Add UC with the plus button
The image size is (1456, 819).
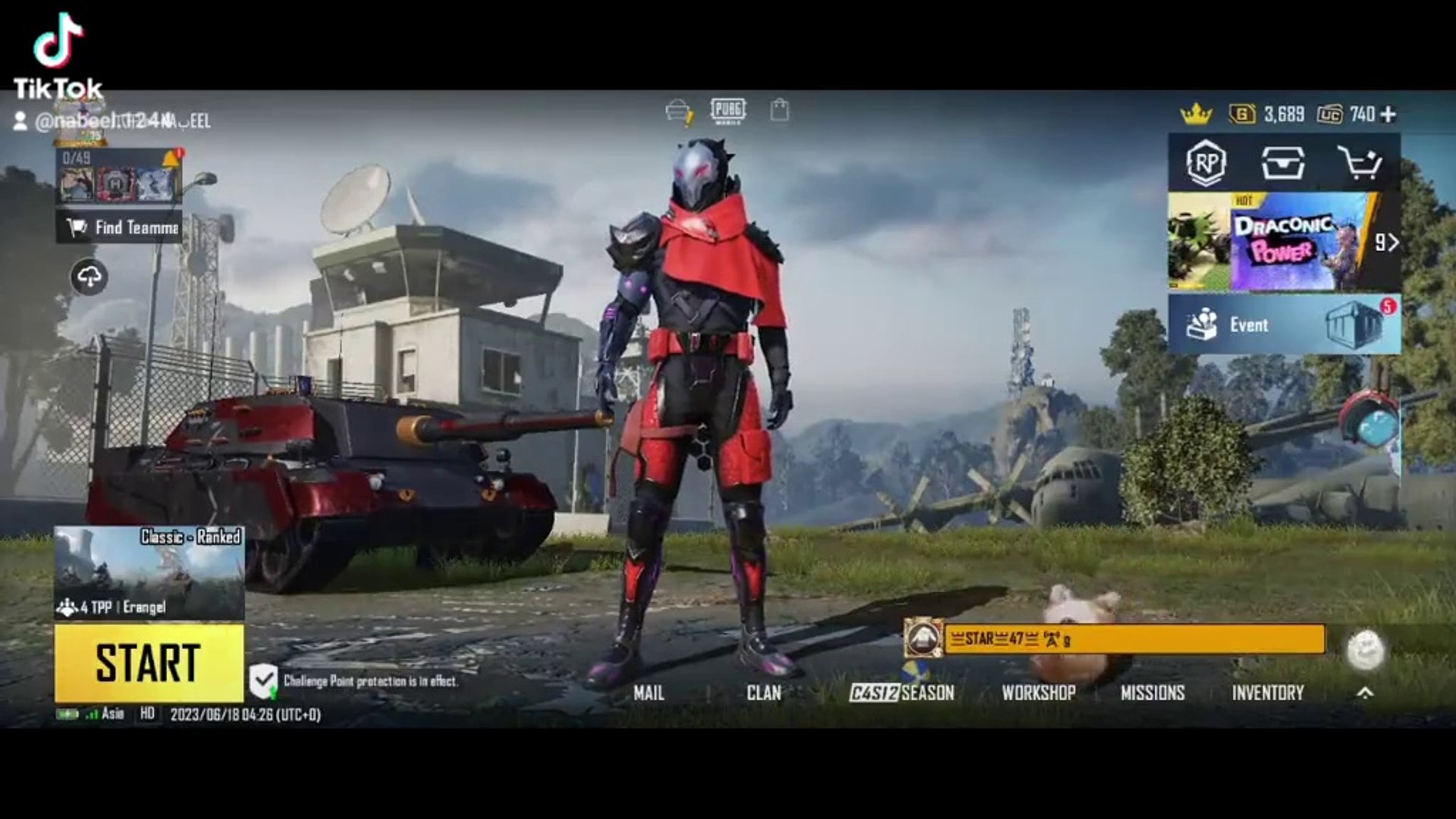1388,115
